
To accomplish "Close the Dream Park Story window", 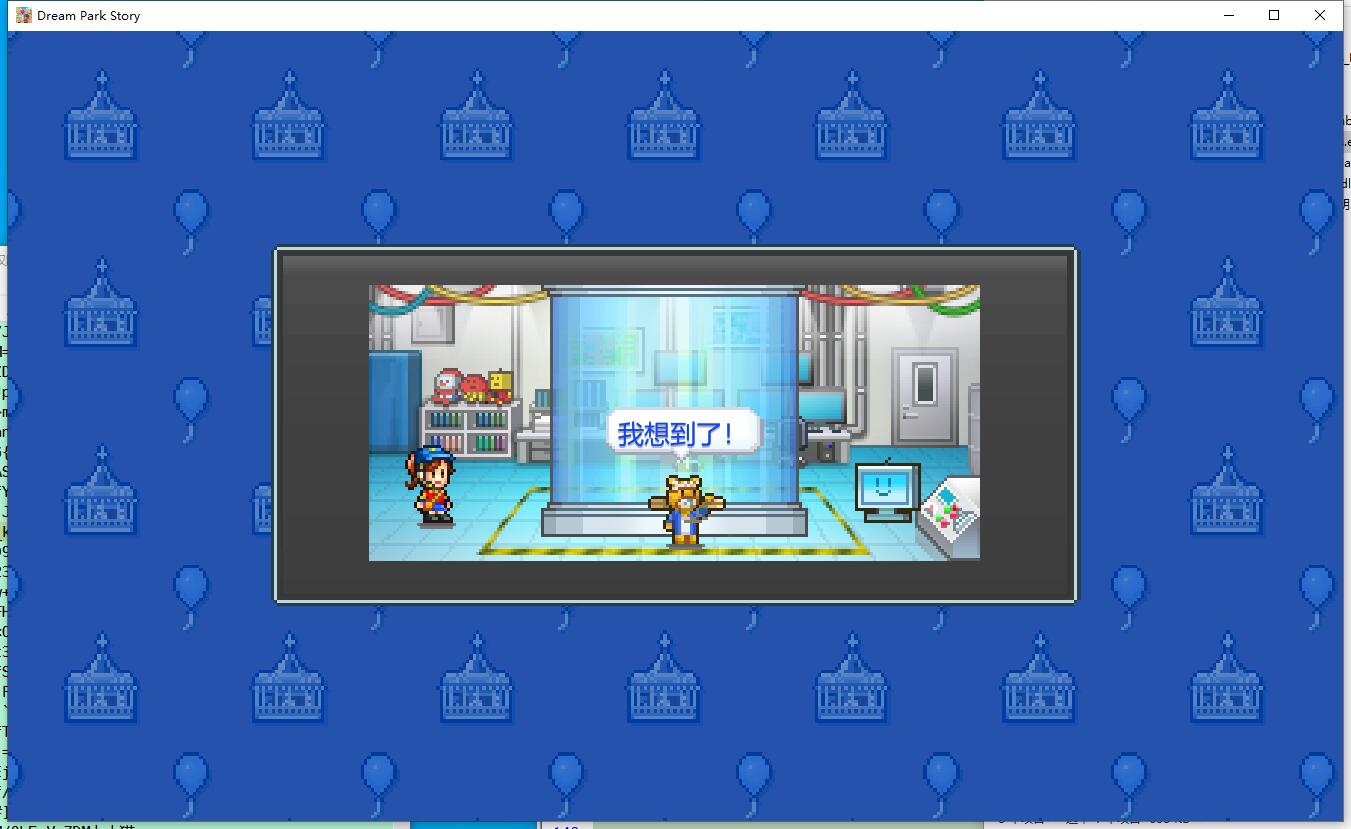I will pos(1320,15).
